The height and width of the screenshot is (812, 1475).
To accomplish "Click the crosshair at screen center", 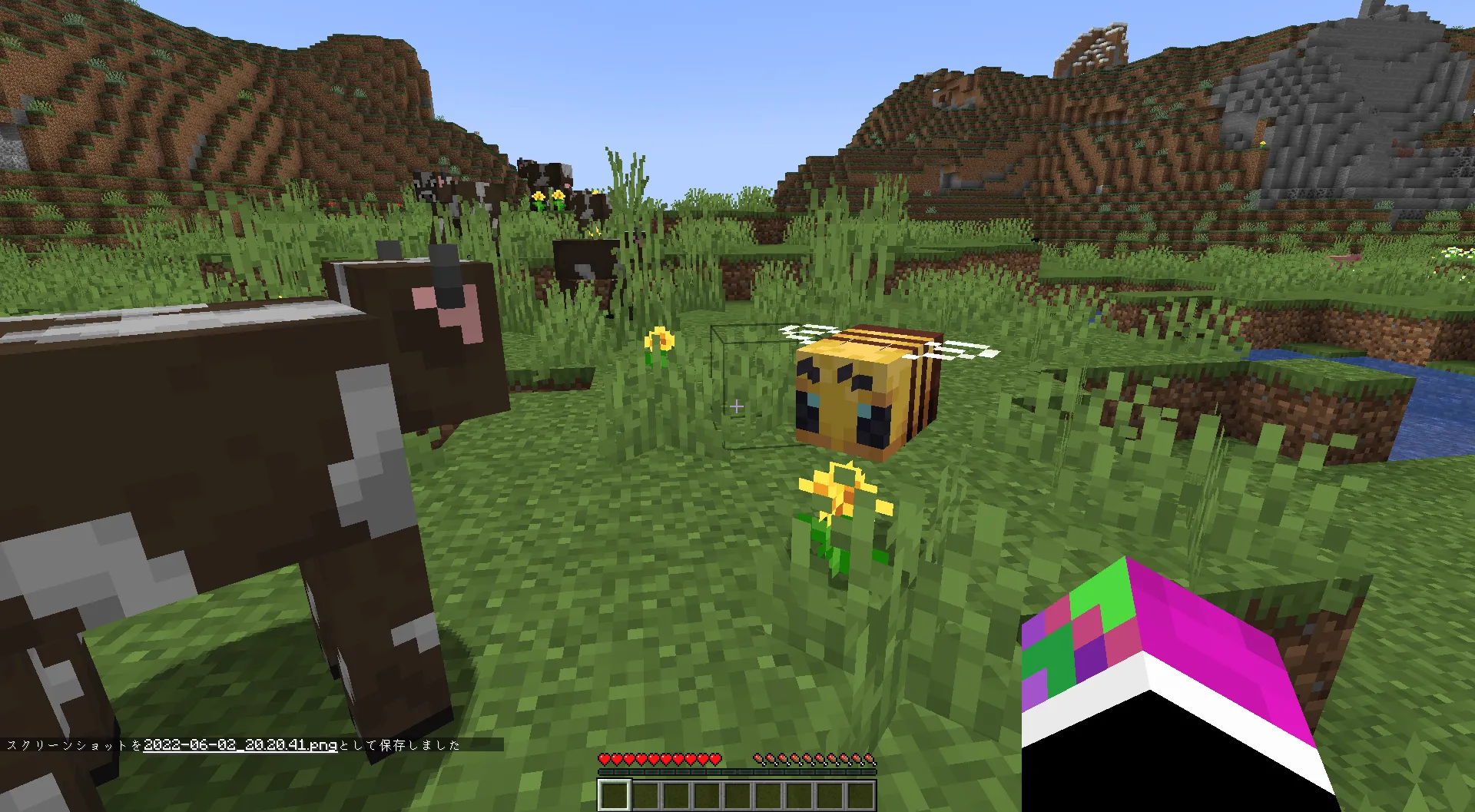I will tap(736, 407).
